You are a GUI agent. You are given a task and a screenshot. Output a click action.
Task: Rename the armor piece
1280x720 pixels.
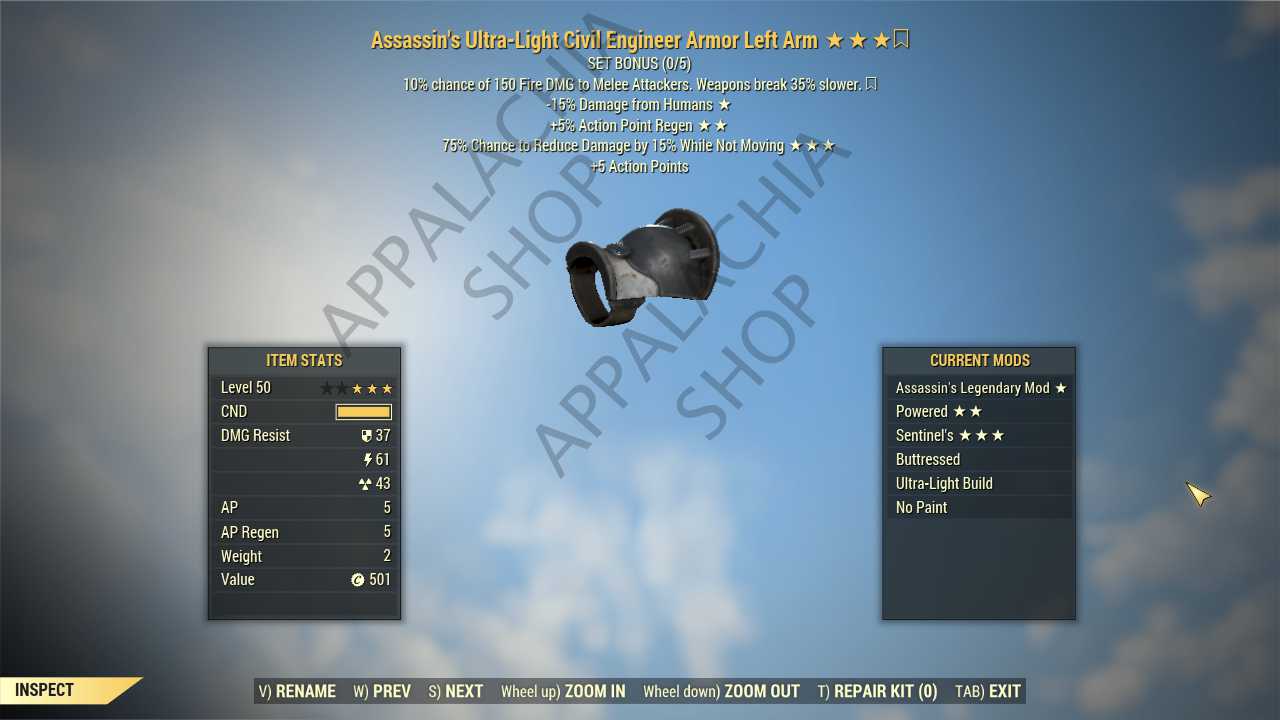click(x=297, y=691)
